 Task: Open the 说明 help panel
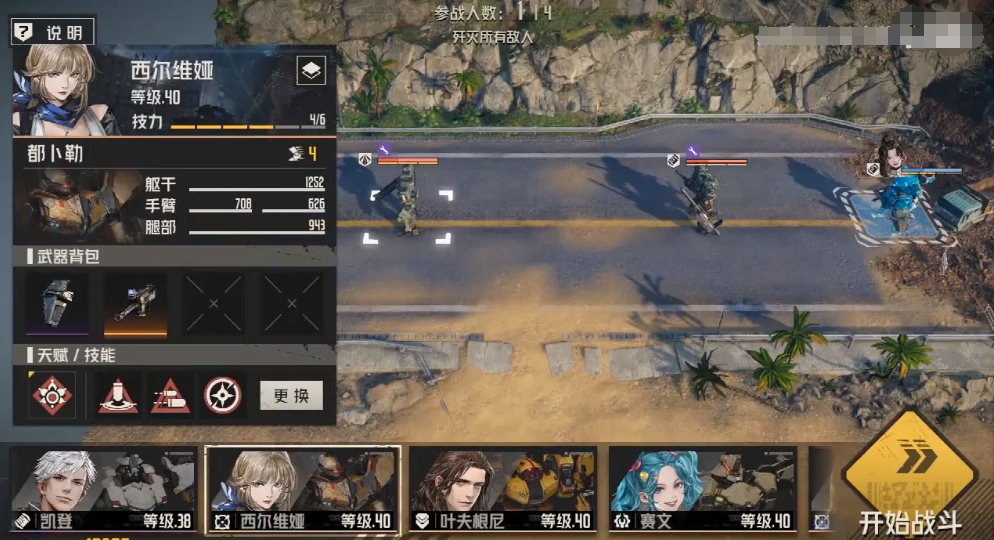(x=52, y=32)
